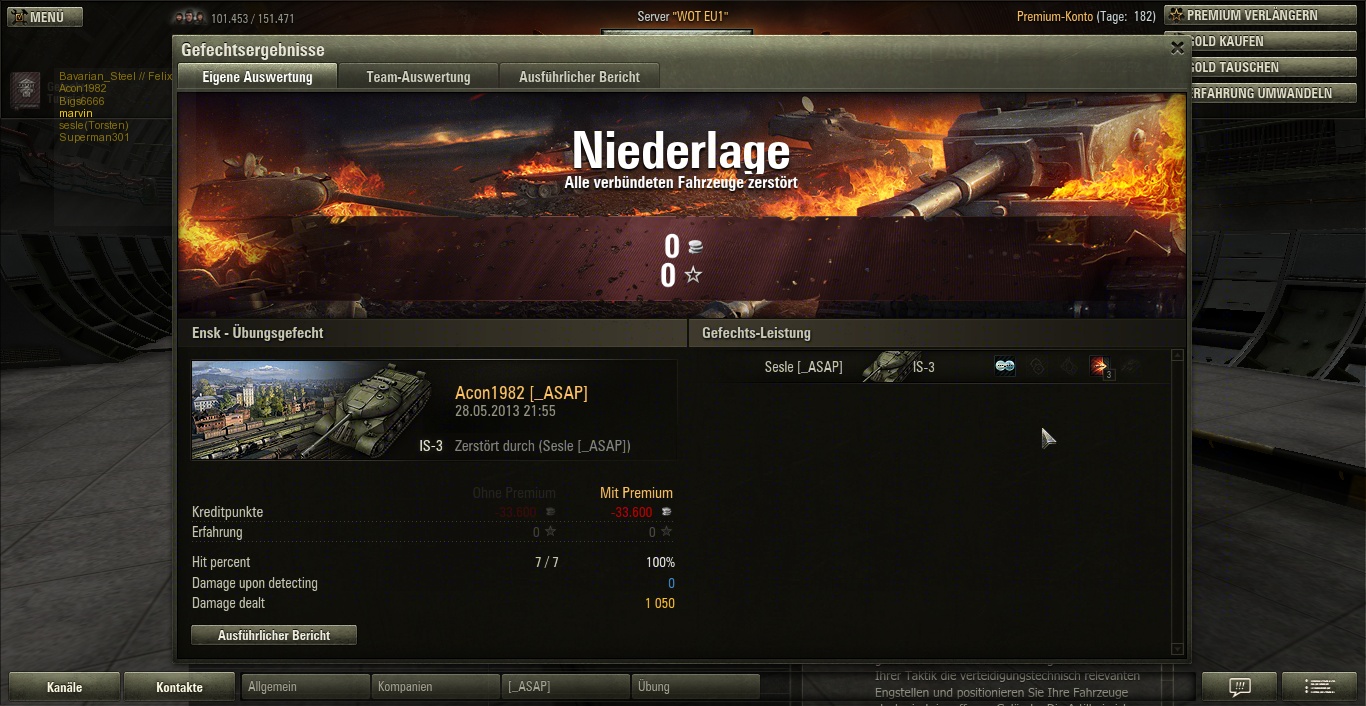This screenshot has width=1366, height=706.
Task: Choose Gold Kaufen
Action: click(x=1262, y=42)
